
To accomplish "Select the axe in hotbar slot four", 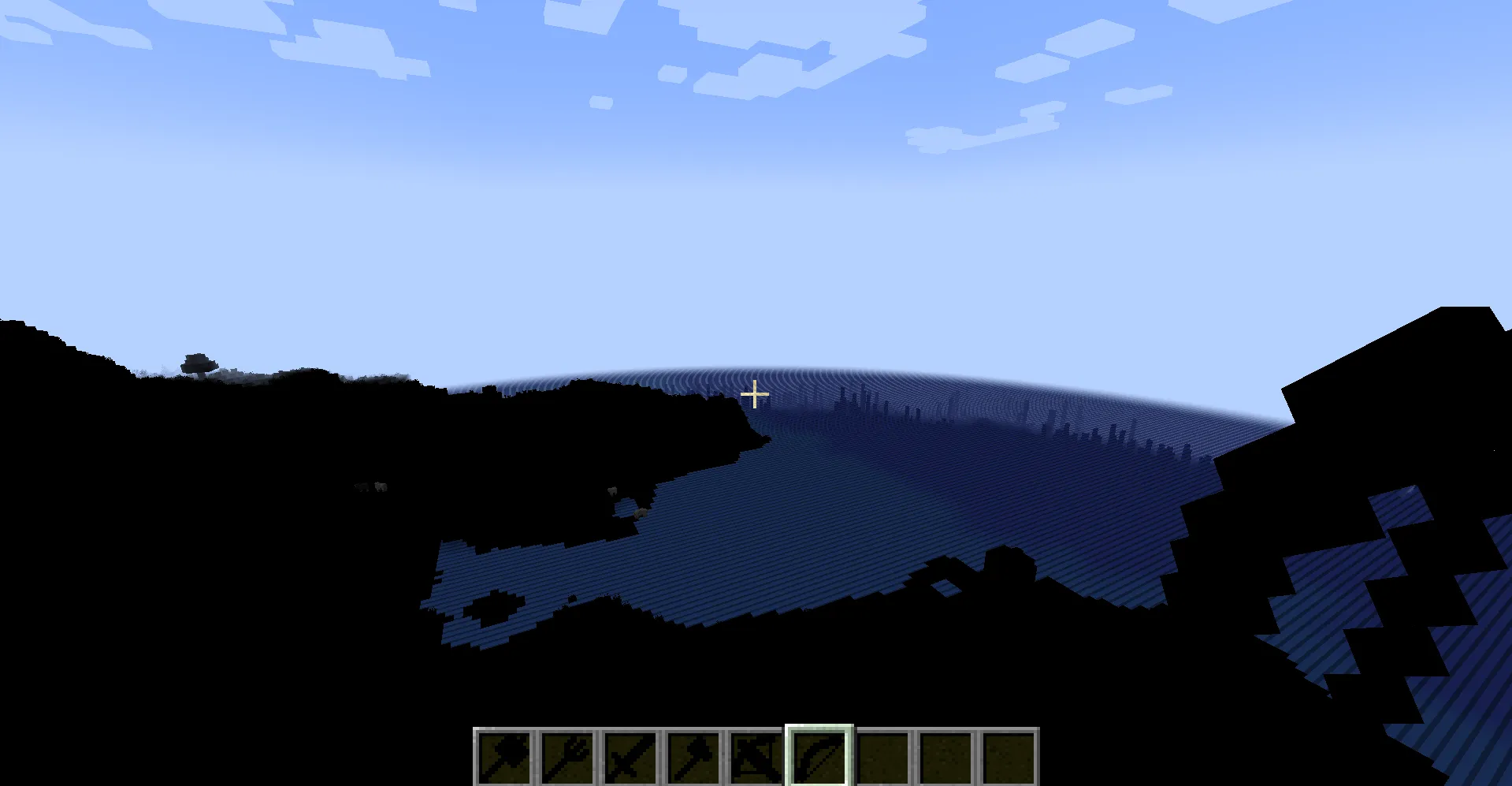I will 695,758.
